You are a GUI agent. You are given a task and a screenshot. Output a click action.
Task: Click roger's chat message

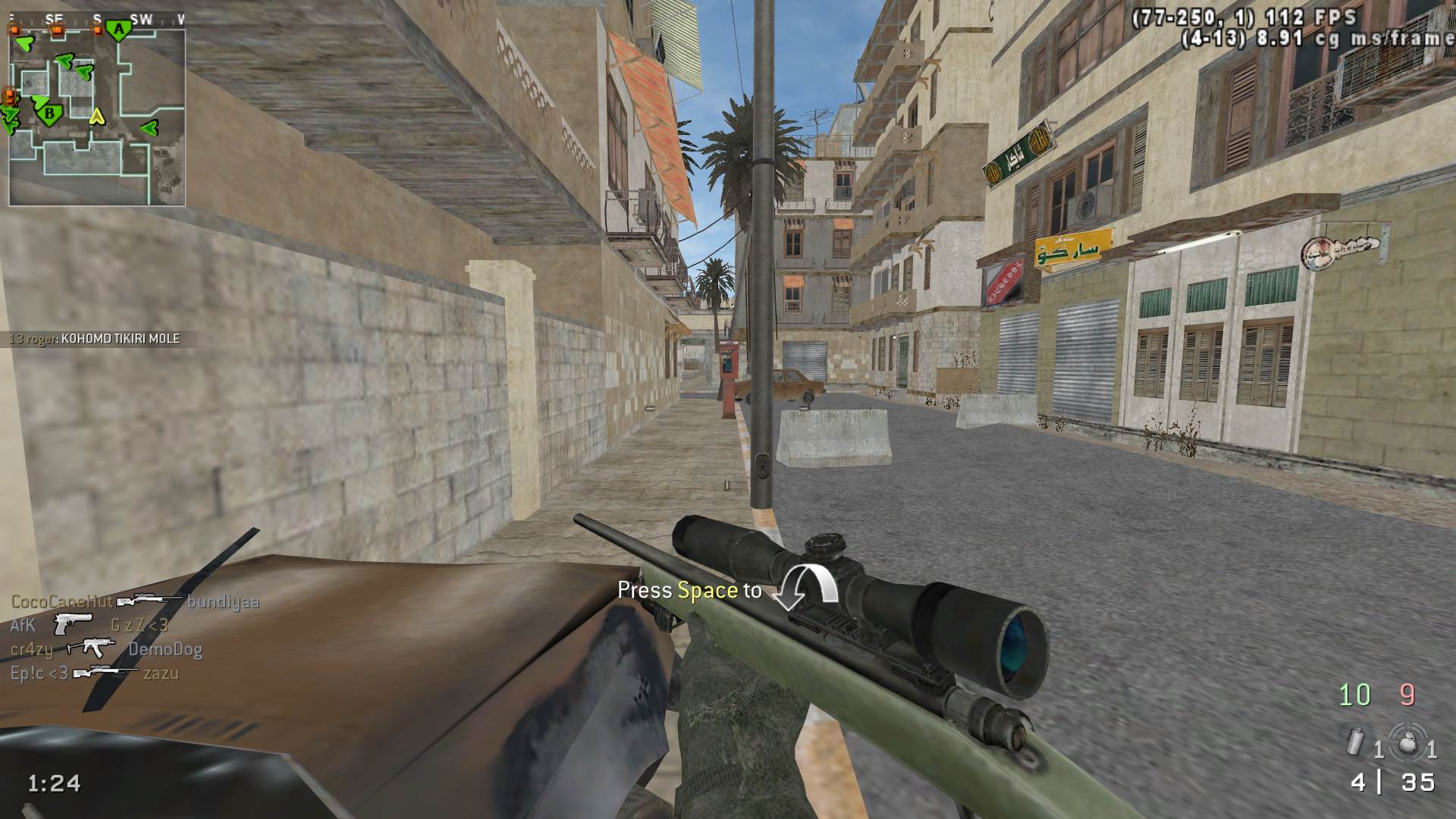point(95,339)
